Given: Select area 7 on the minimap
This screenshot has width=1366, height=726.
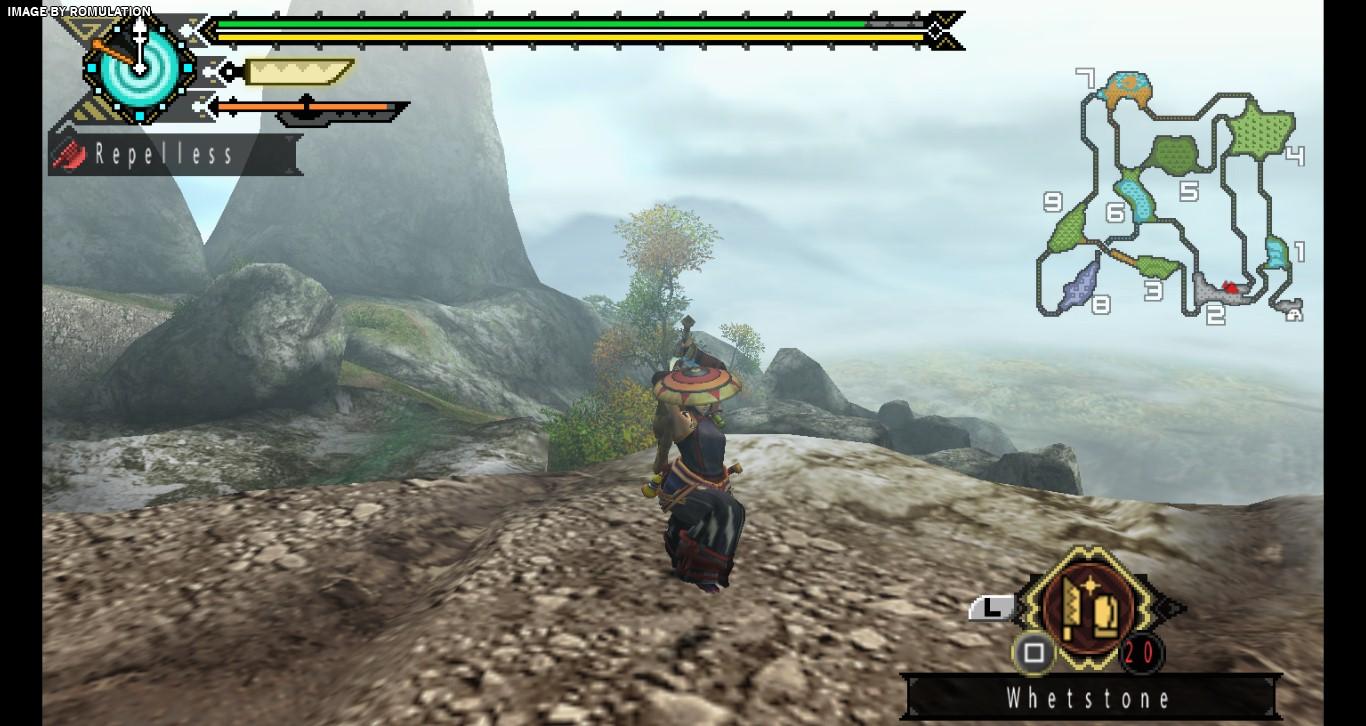Looking at the screenshot, I should [x=1127, y=89].
